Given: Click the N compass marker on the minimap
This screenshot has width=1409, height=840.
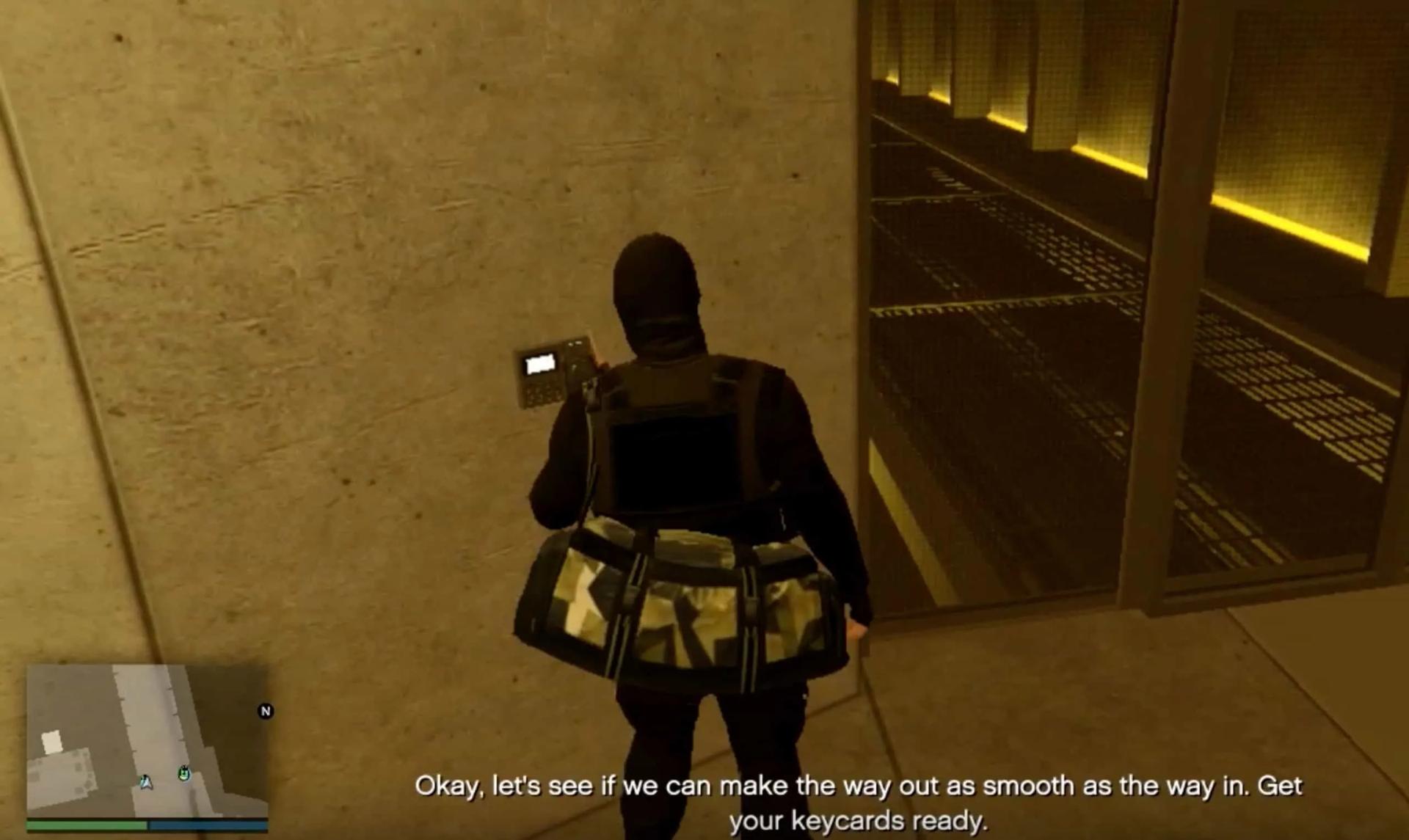Looking at the screenshot, I should coord(266,710).
